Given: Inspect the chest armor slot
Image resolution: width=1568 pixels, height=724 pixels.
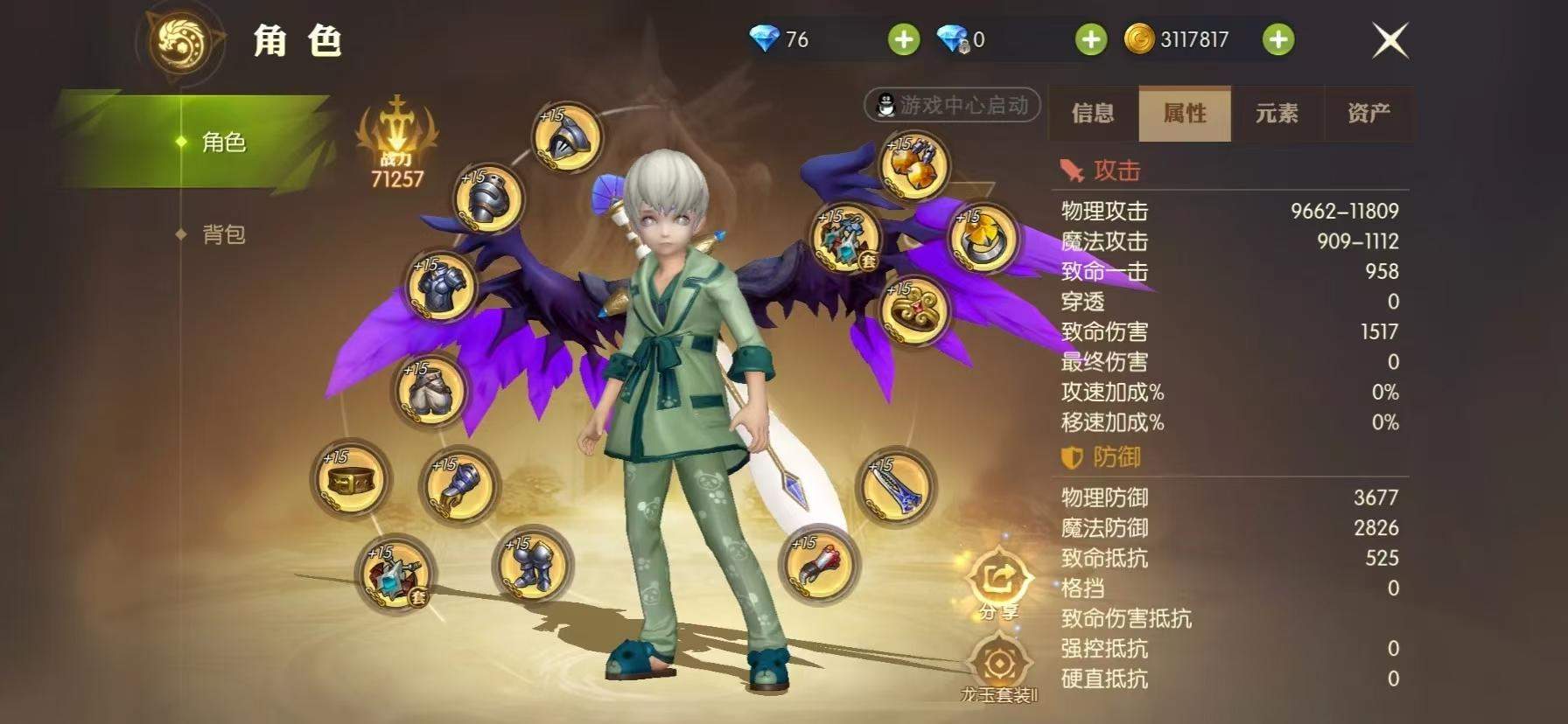Looking at the screenshot, I should tap(440, 288).
